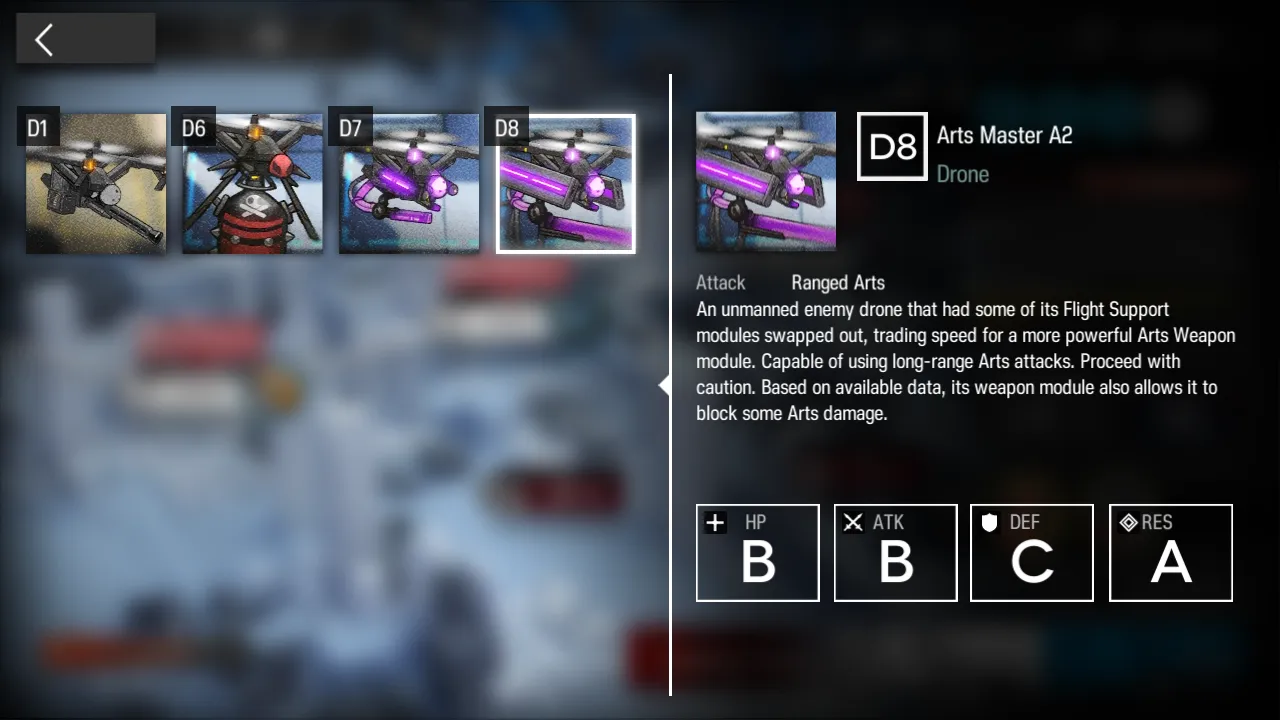Choose the D6 bomb drone thumbnail
1280x720 pixels.
(x=252, y=184)
